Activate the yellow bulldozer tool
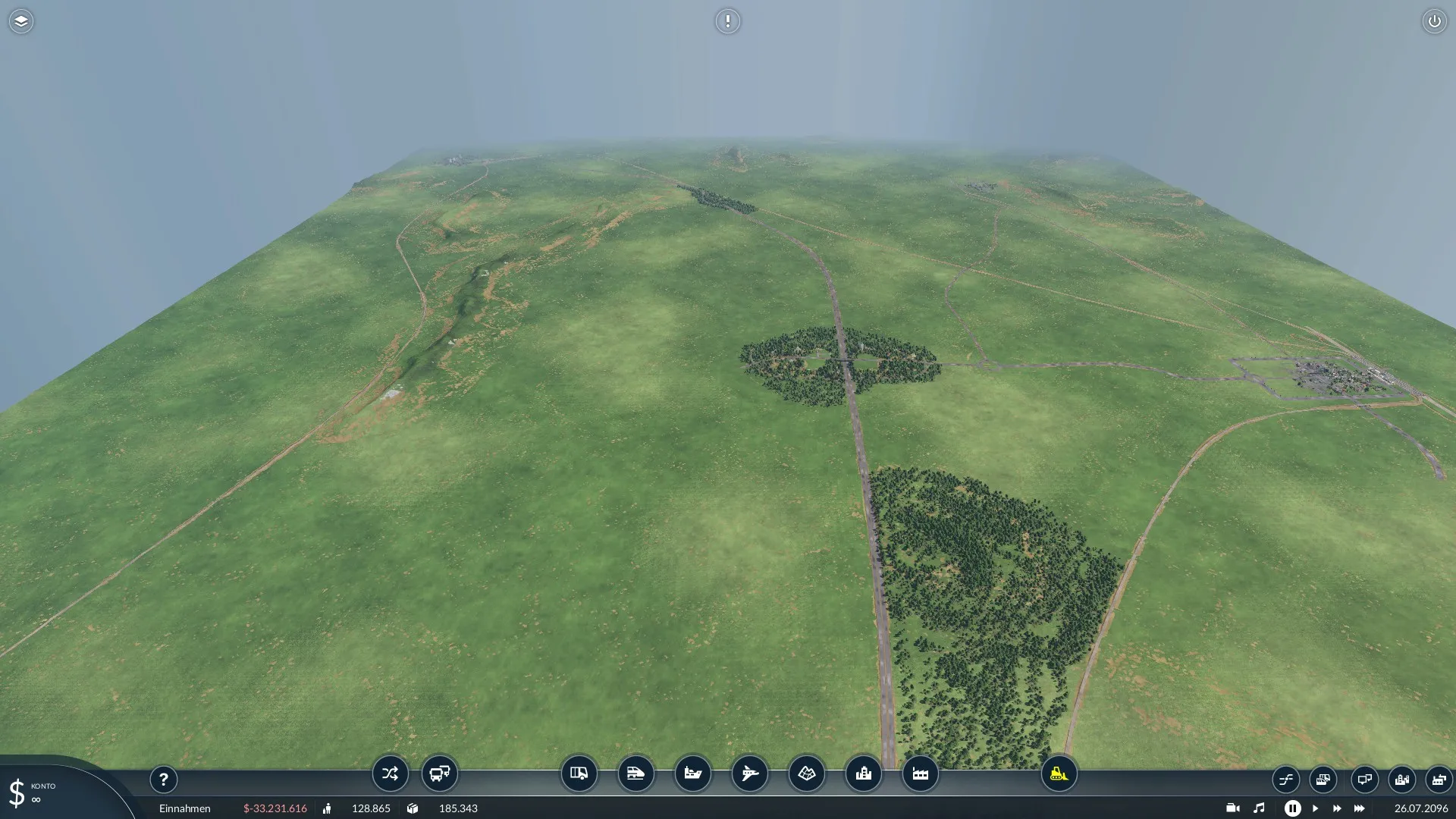 tap(1059, 773)
